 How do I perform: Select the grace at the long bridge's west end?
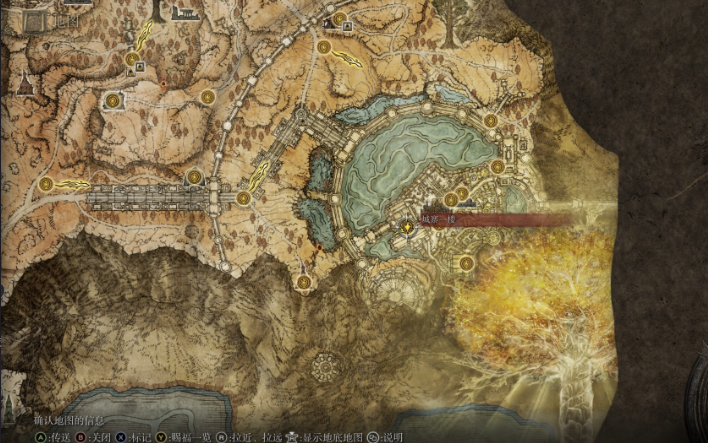click(46, 184)
